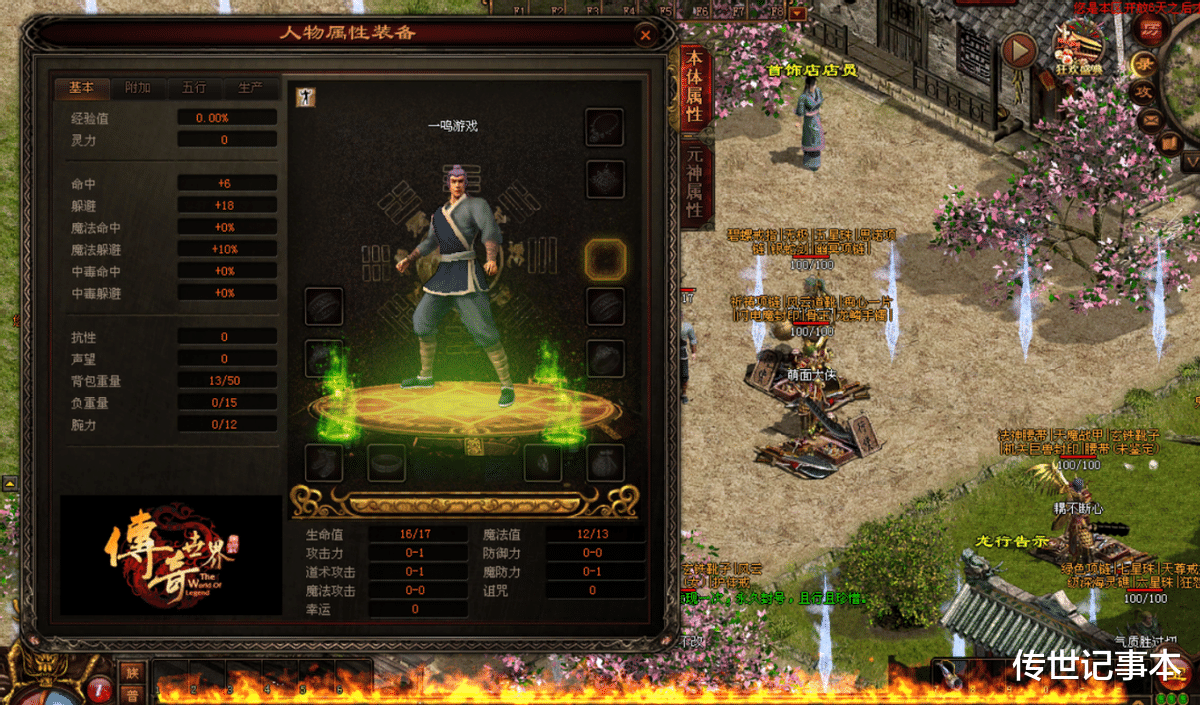
Task: Select the 族 chat channel button
Action: pyautogui.click(x=131, y=672)
